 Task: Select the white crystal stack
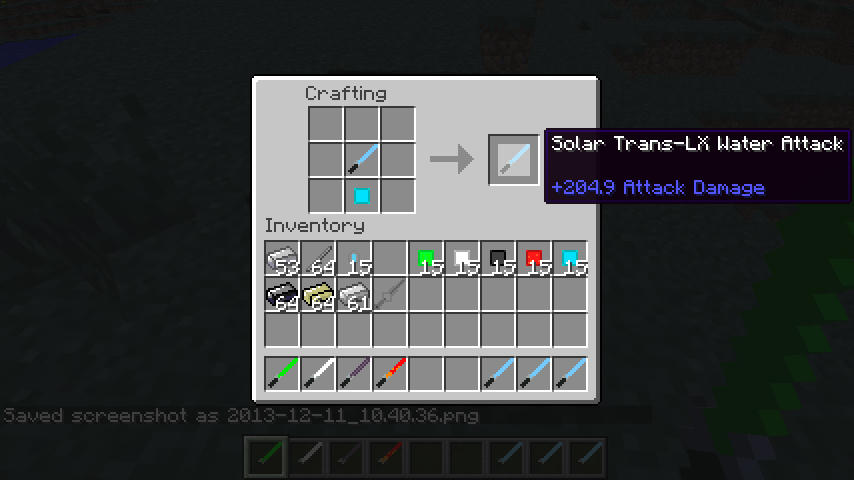[x=463, y=259]
